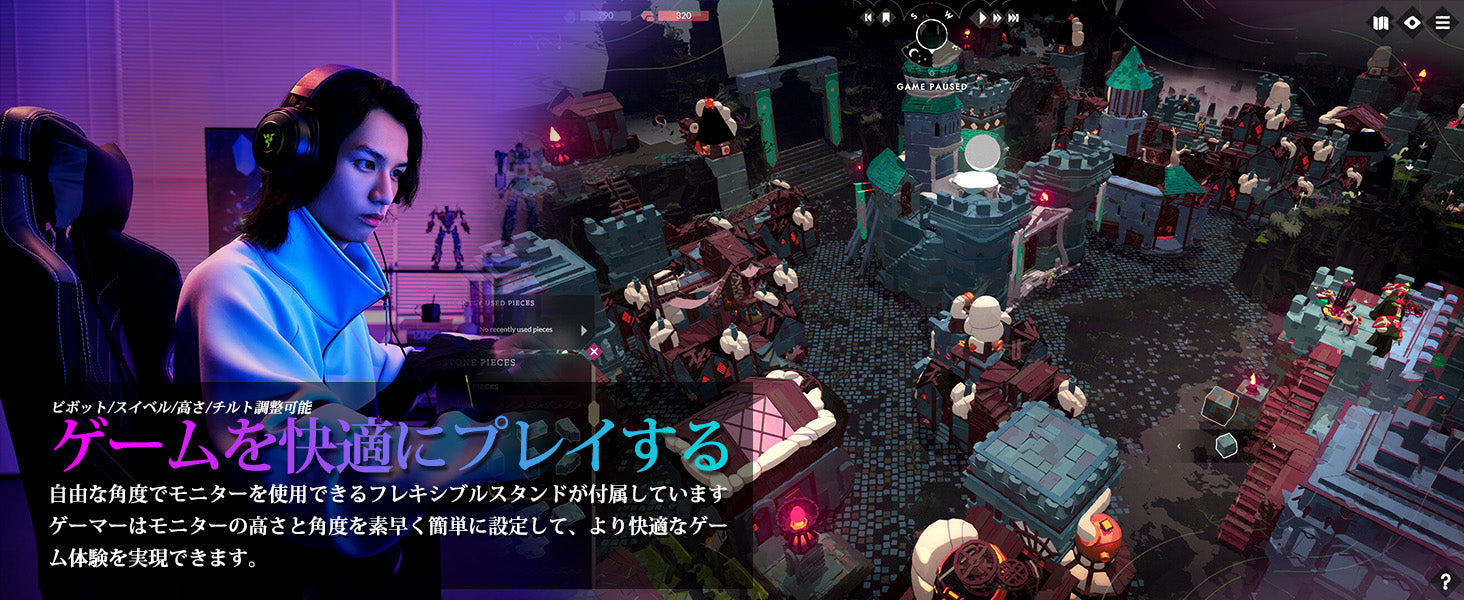Click the rewind-to-start button
This screenshot has height=600, width=1464.
(x=868, y=17)
